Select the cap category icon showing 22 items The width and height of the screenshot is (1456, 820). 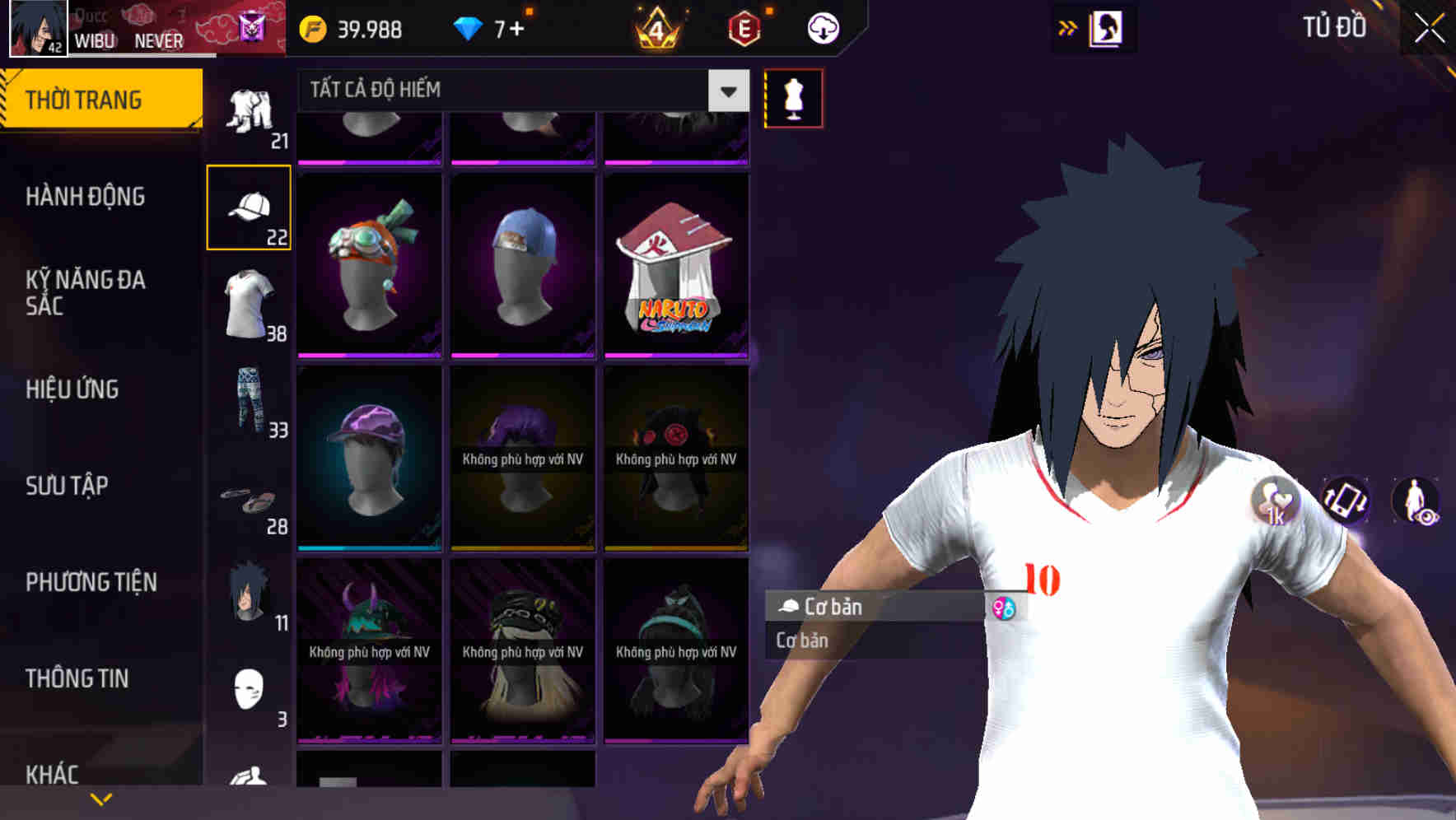coord(251,206)
